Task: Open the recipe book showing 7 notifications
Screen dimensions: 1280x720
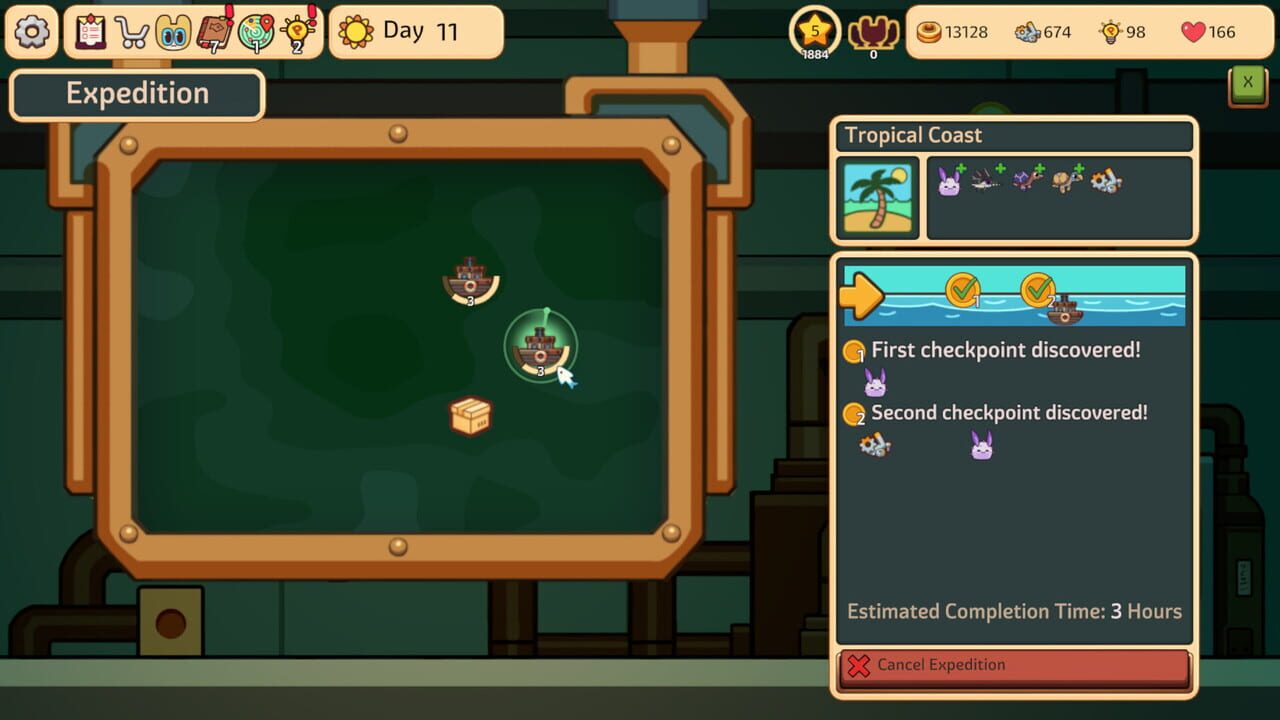Action: 212,31
